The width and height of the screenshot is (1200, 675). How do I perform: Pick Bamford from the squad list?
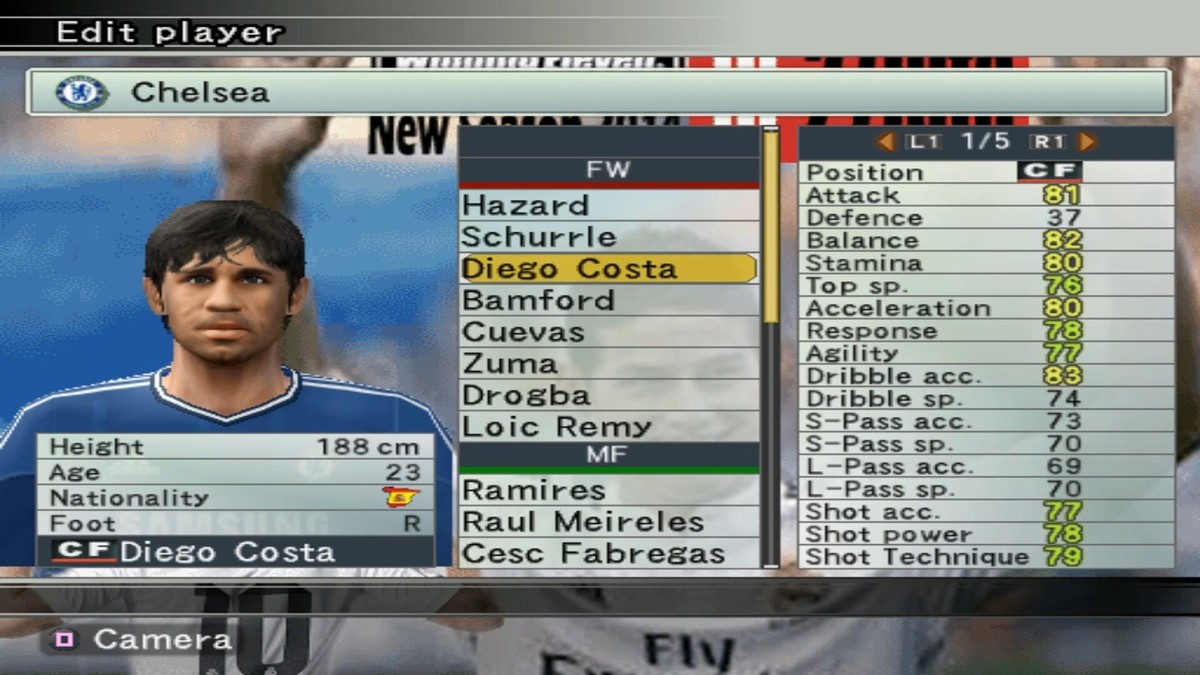(608, 301)
